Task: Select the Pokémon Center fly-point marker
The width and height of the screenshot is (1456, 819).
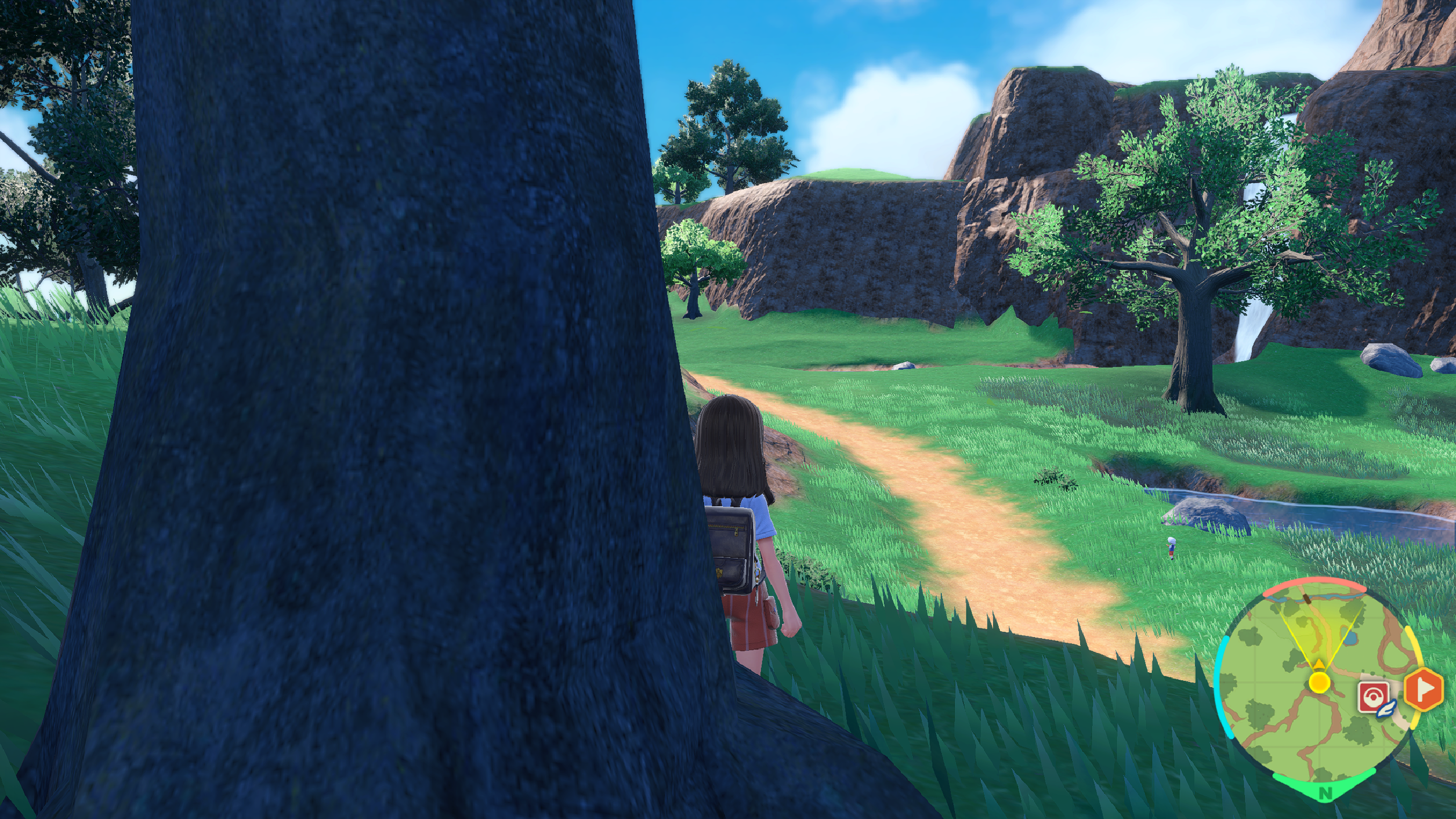Action: 1374,697
